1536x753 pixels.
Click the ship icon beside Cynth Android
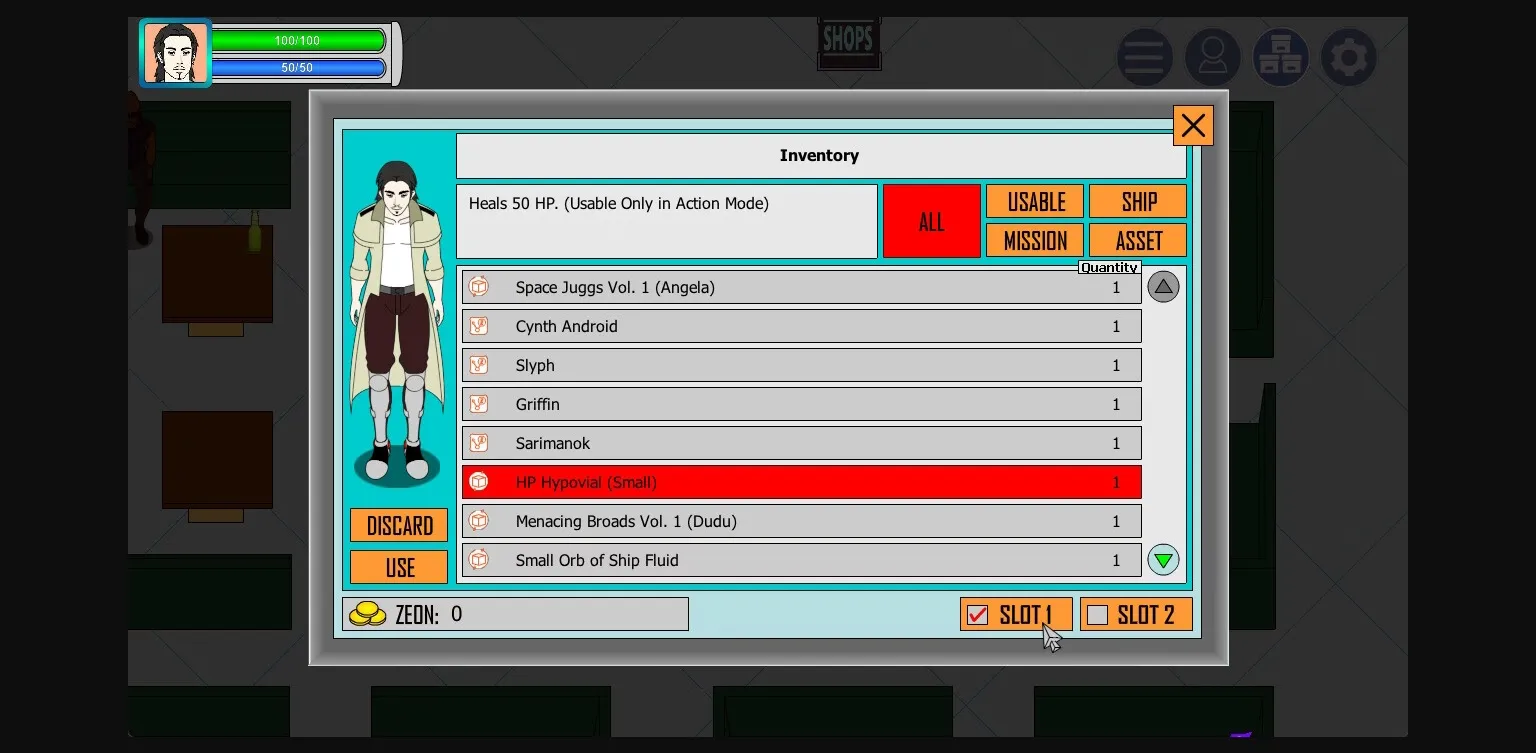(479, 325)
